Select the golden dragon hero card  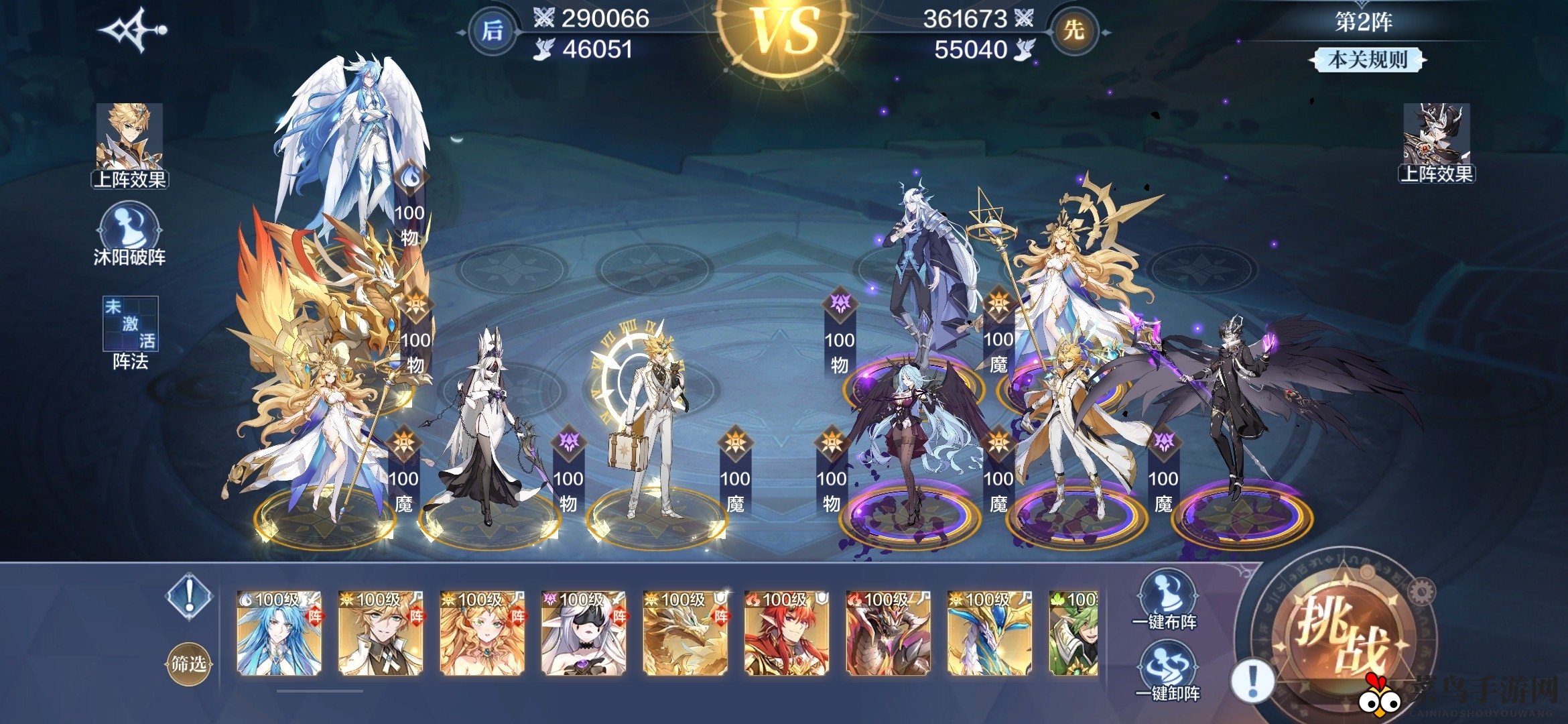[685, 632]
